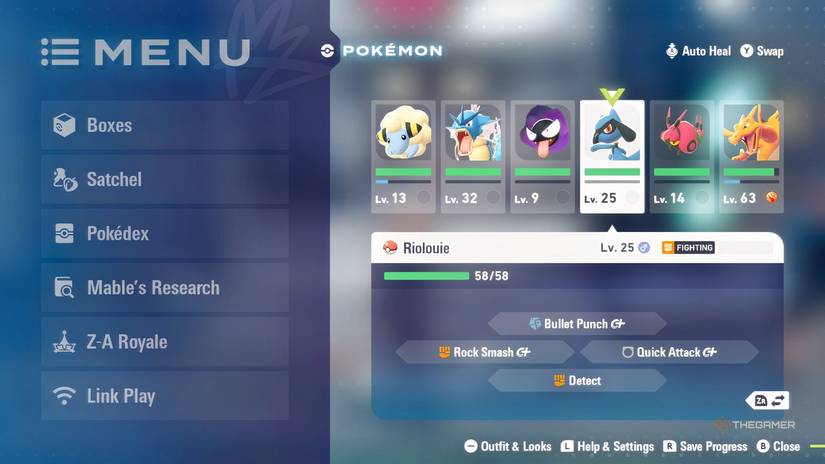Pick the Gastly party slot at Lv. 9

[x=543, y=156]
